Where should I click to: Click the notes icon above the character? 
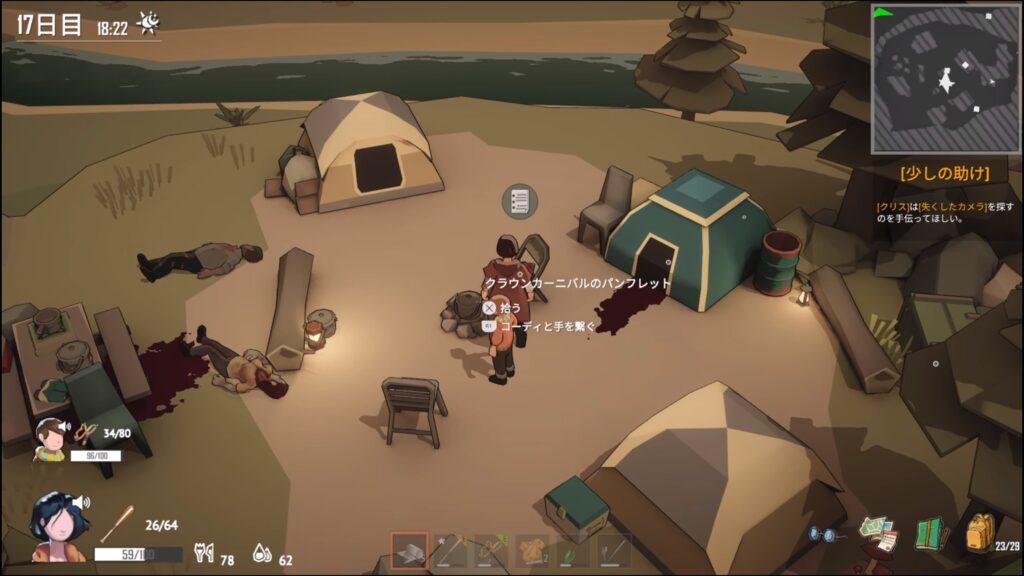519,201
